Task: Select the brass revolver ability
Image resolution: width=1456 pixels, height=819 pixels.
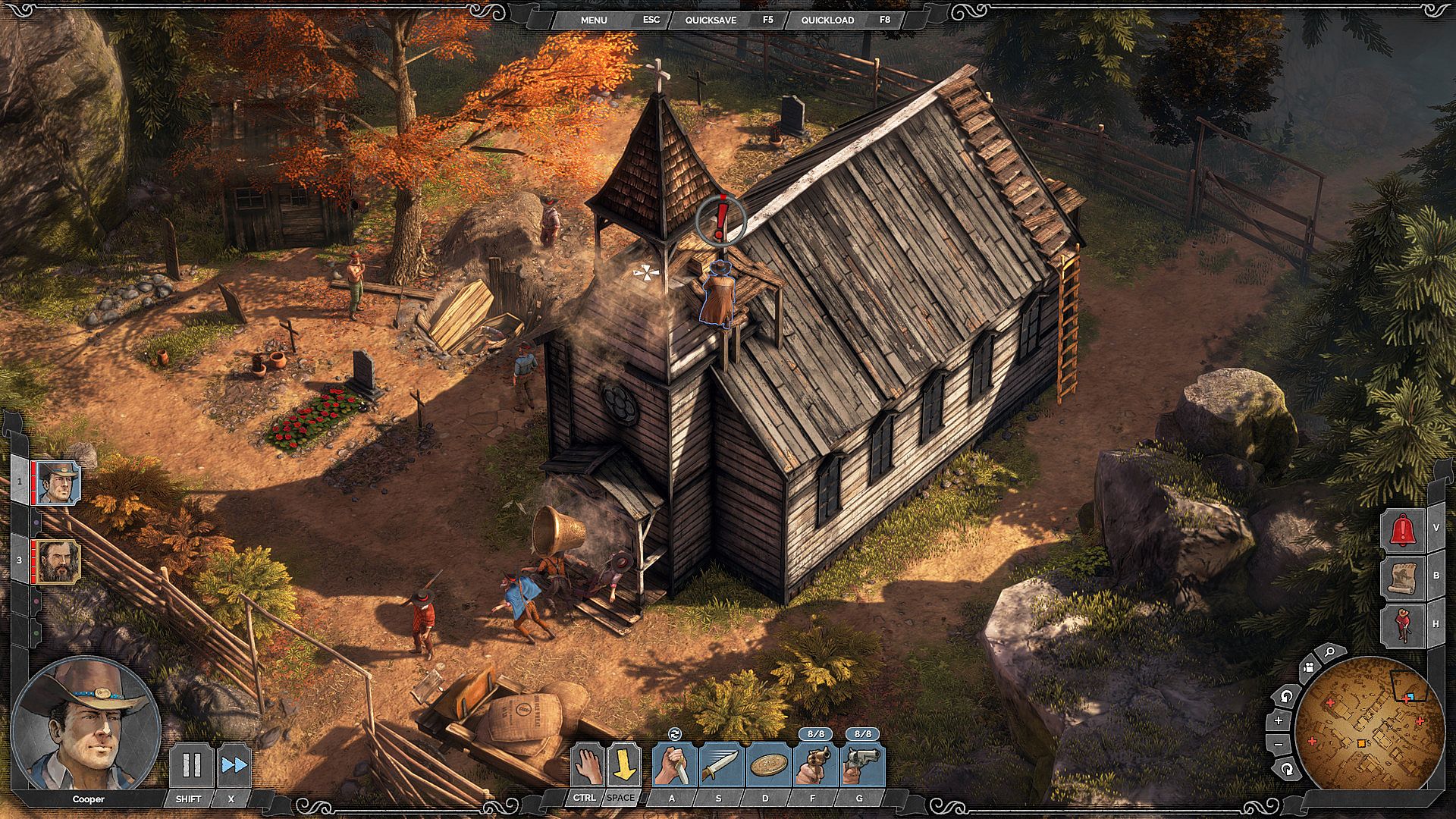Action: click(815, 766)
